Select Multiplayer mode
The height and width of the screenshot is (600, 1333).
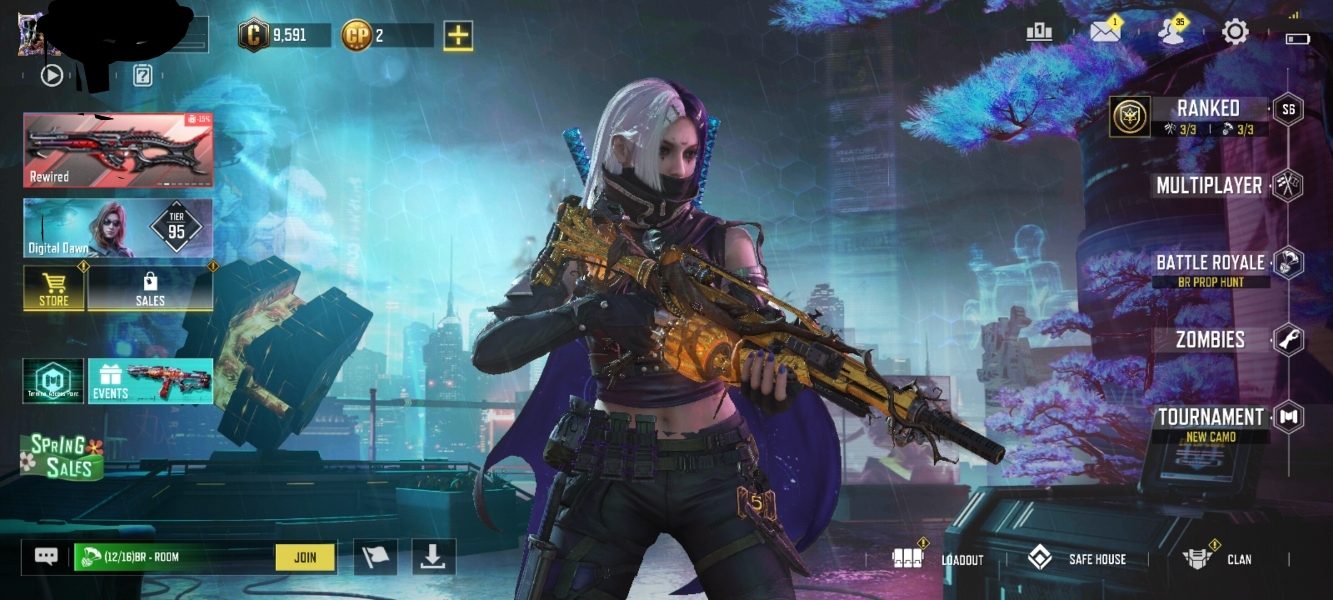(1209, 186)
